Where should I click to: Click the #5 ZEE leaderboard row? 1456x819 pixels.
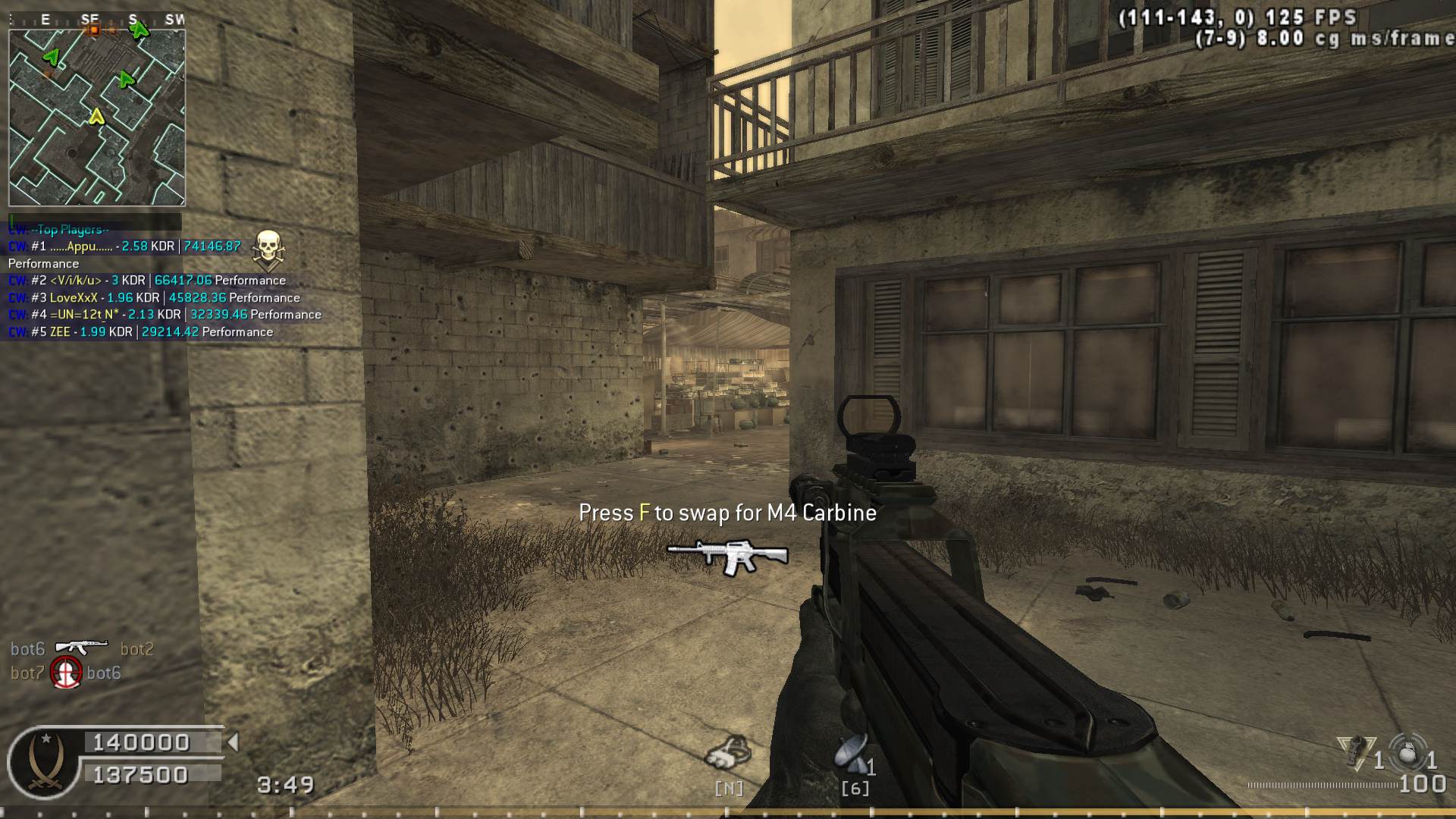click(140, 332)
